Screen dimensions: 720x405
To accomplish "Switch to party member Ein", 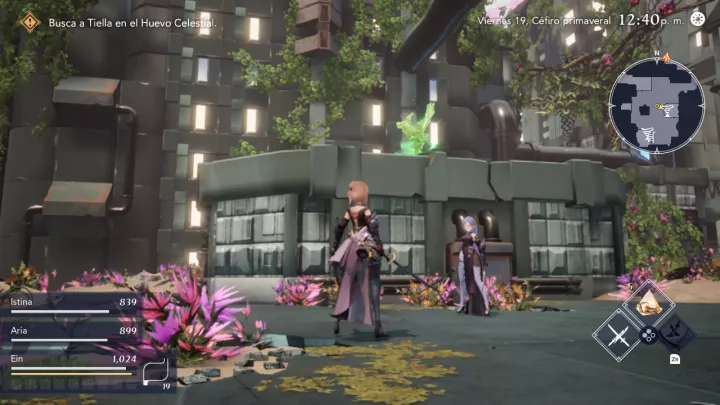I will tap(72, 362).
